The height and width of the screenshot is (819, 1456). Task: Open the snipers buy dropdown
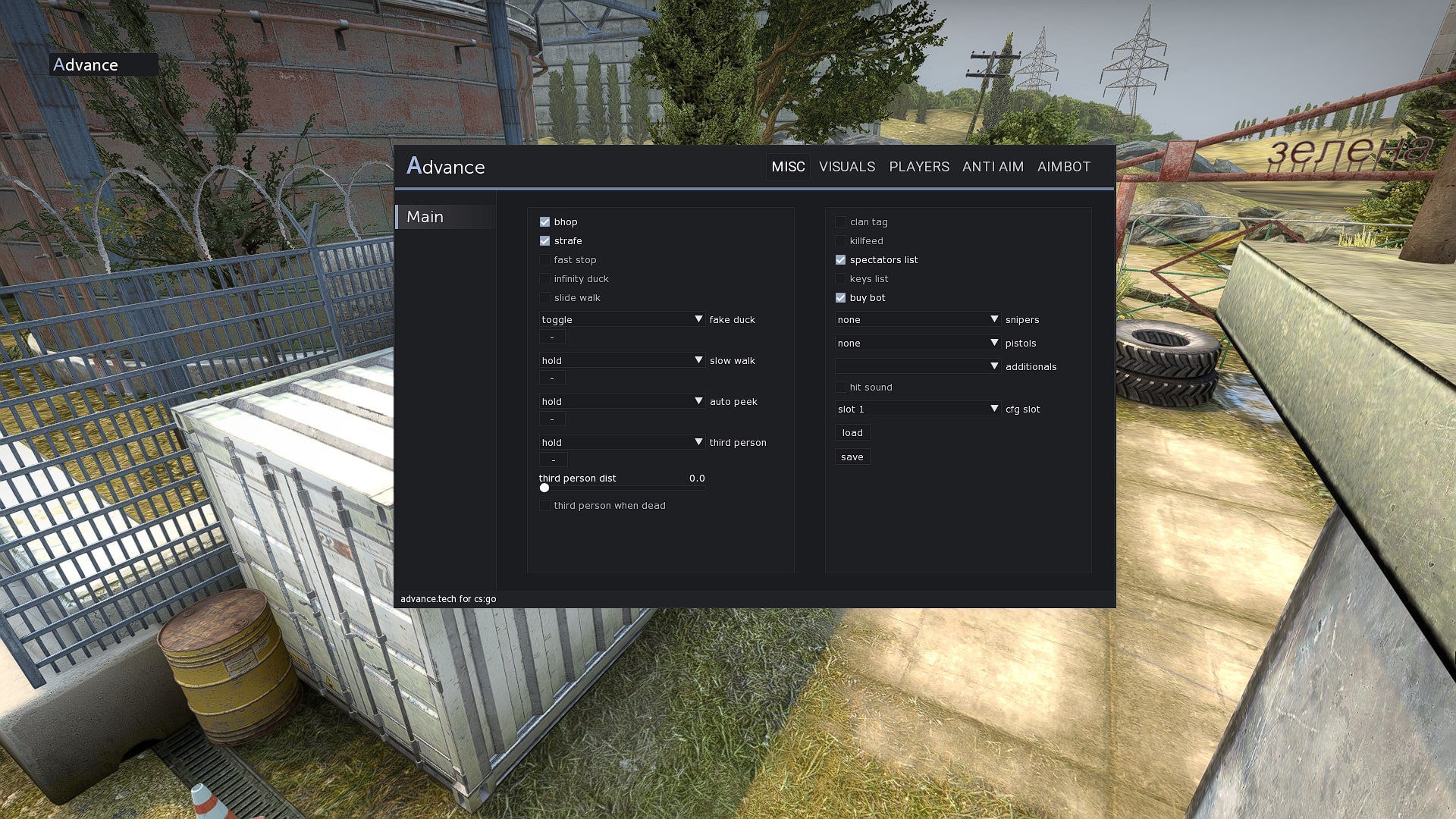coord(918,319)
